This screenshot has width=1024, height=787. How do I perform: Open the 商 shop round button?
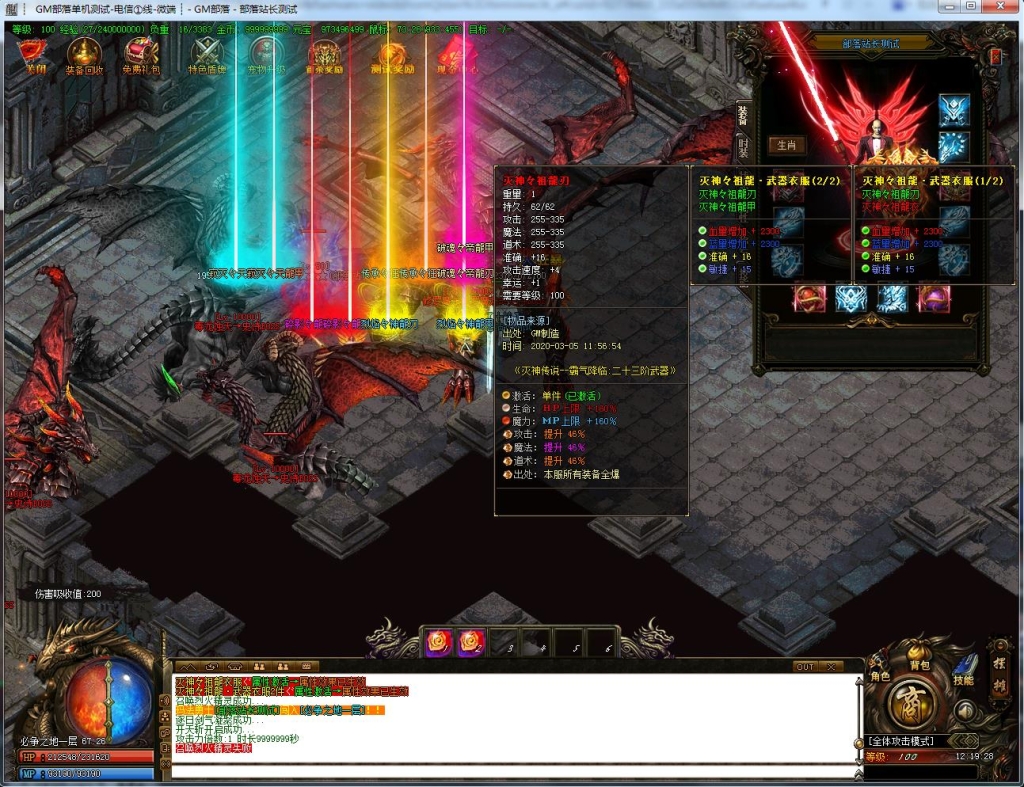coord(911,703)
